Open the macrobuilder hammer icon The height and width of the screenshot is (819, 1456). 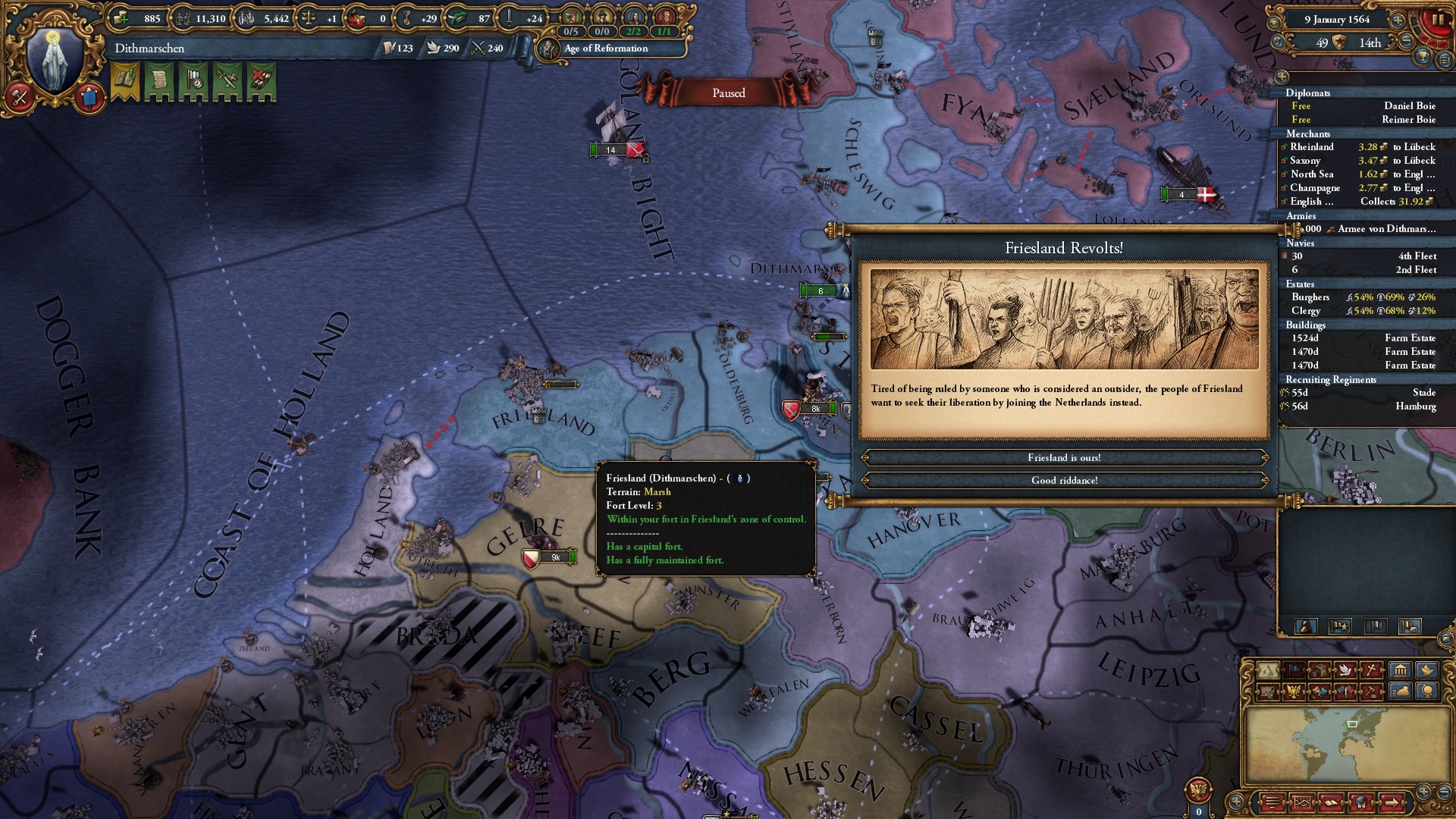pyautogui.click(x=18, y=96)
